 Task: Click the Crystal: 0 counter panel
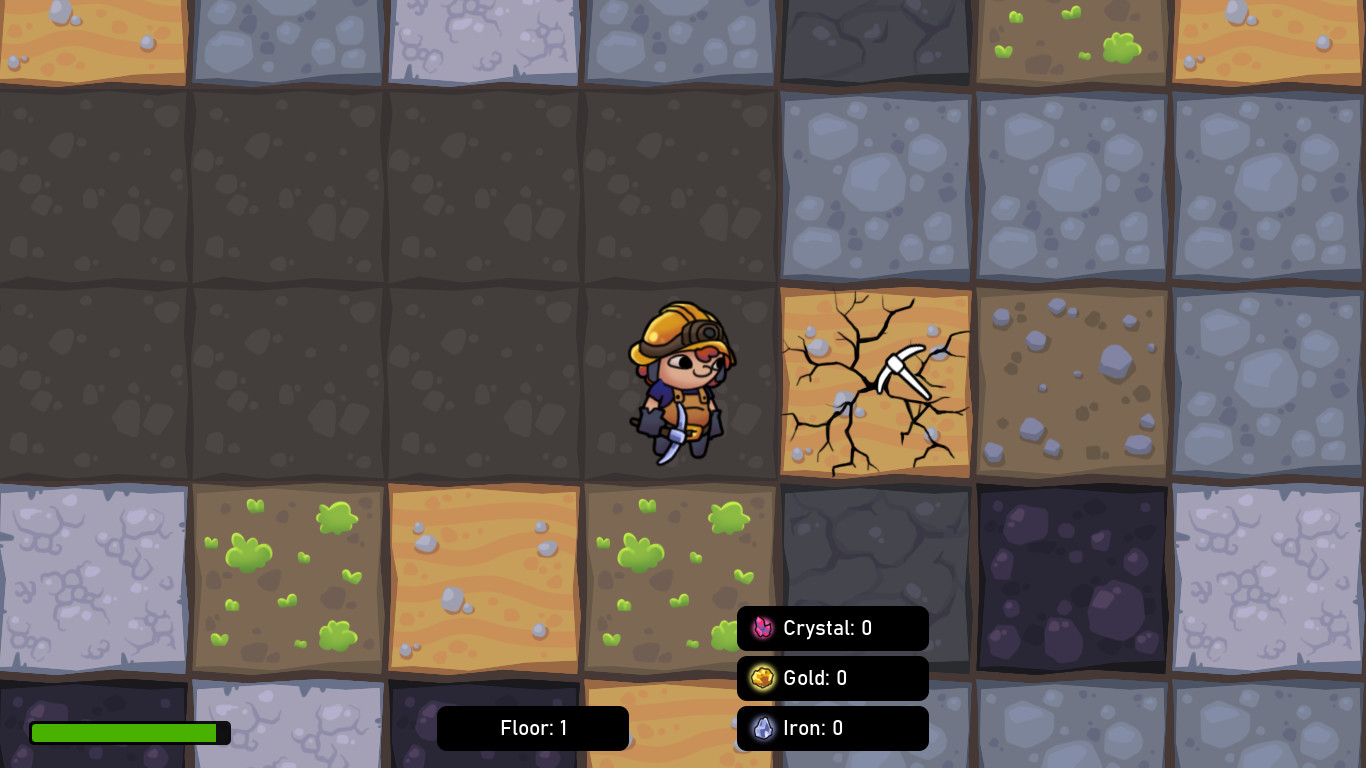point(833,628)
